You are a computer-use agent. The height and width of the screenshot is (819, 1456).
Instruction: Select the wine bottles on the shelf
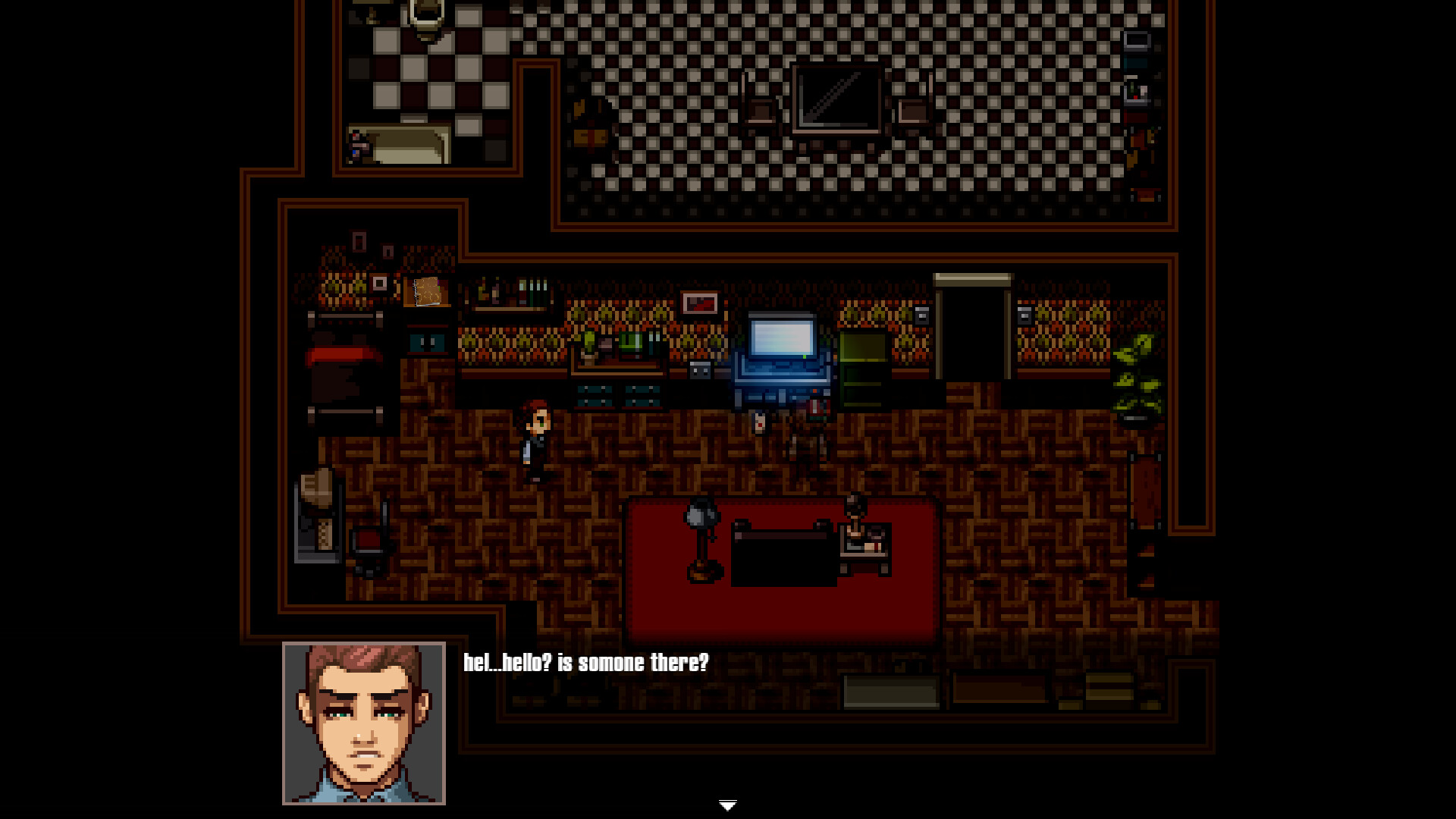525,290
